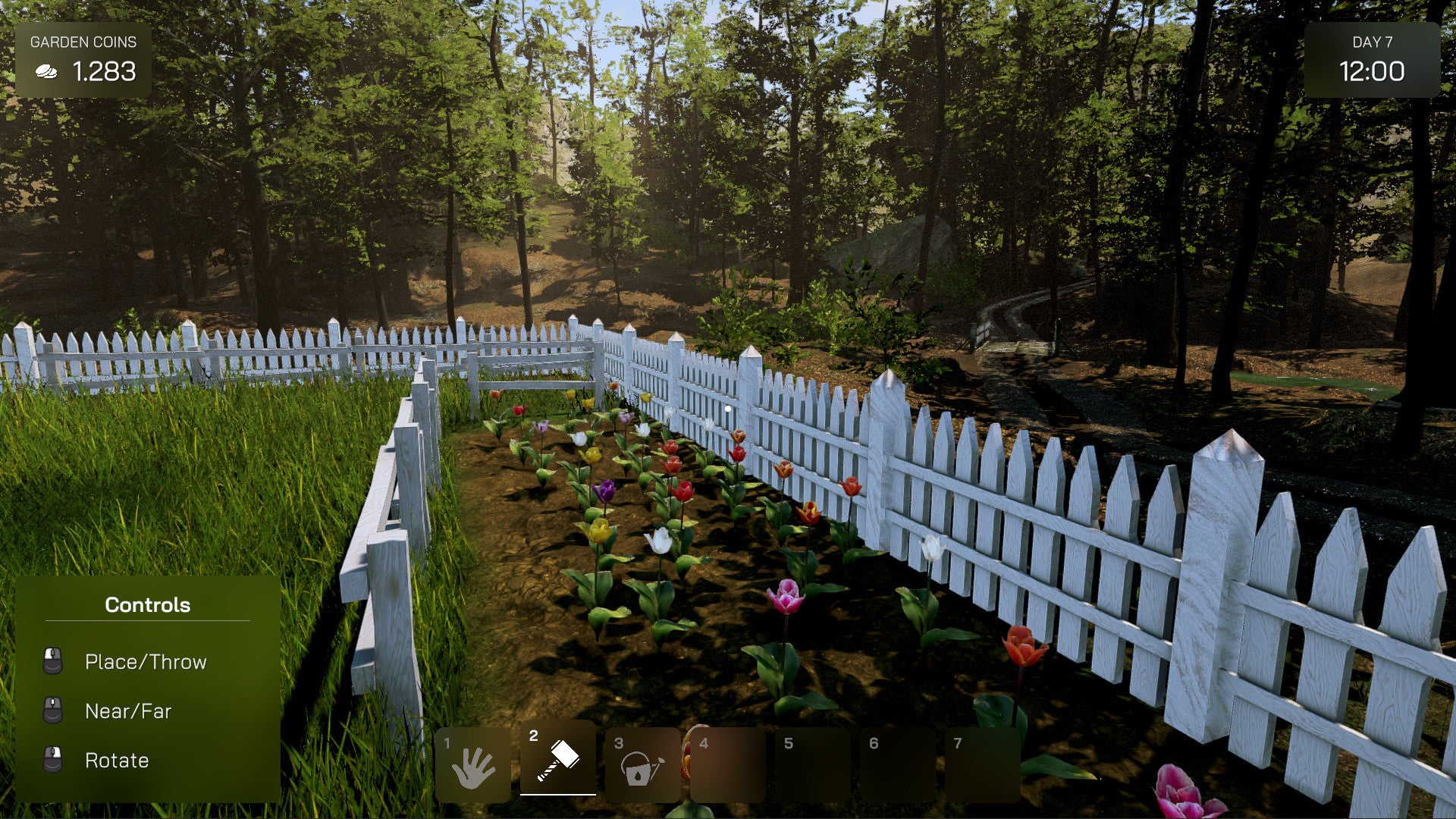This screenshot has width=1456, height=819.
Task: Click the Day 7 indicator
Action: click(1374, 44)
